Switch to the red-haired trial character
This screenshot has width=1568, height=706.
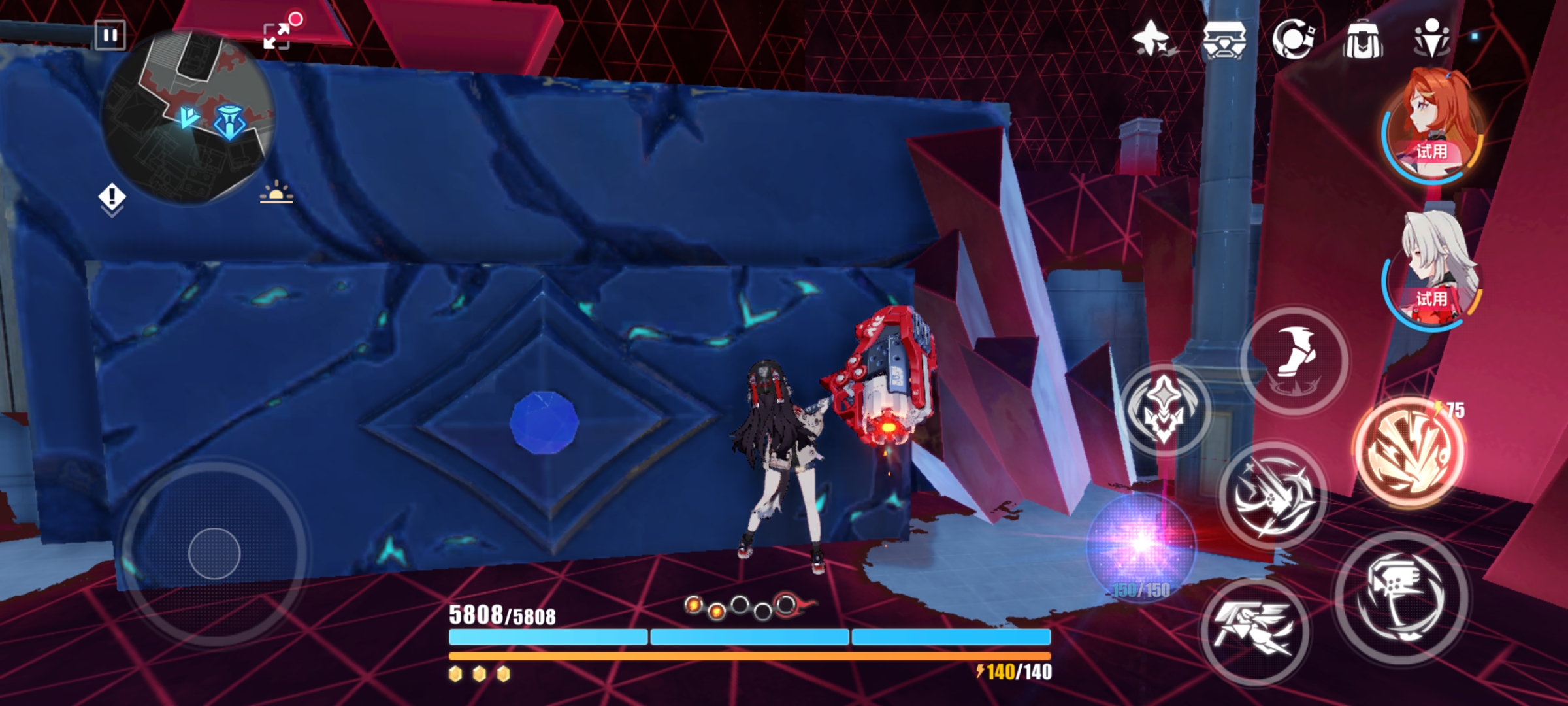(1433, 126)
